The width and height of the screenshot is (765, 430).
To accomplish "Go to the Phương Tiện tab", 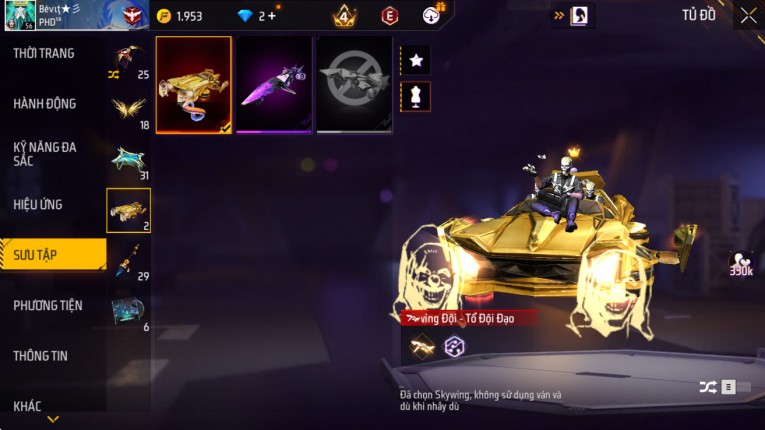I will [48, 305].
